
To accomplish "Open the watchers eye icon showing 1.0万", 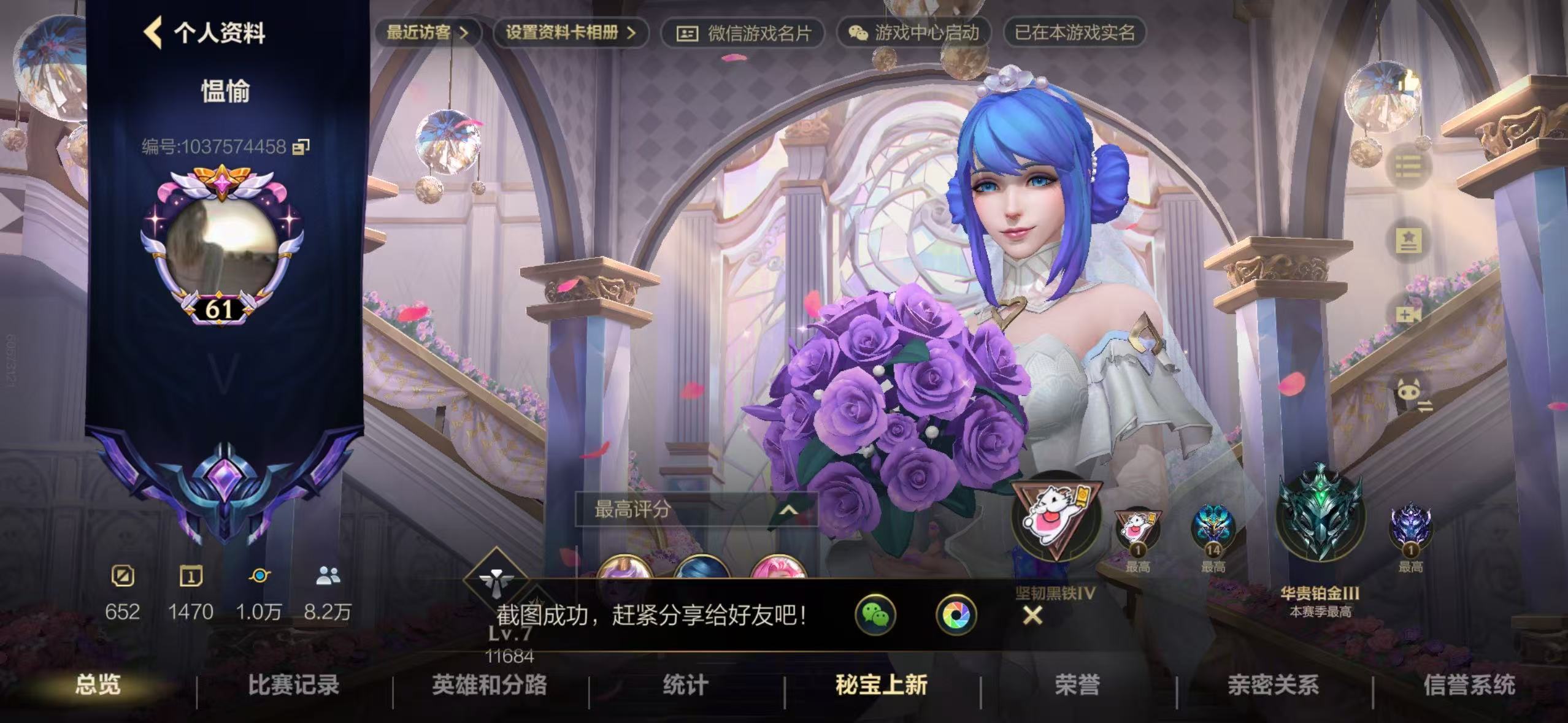I will click(x=260, y=576).
